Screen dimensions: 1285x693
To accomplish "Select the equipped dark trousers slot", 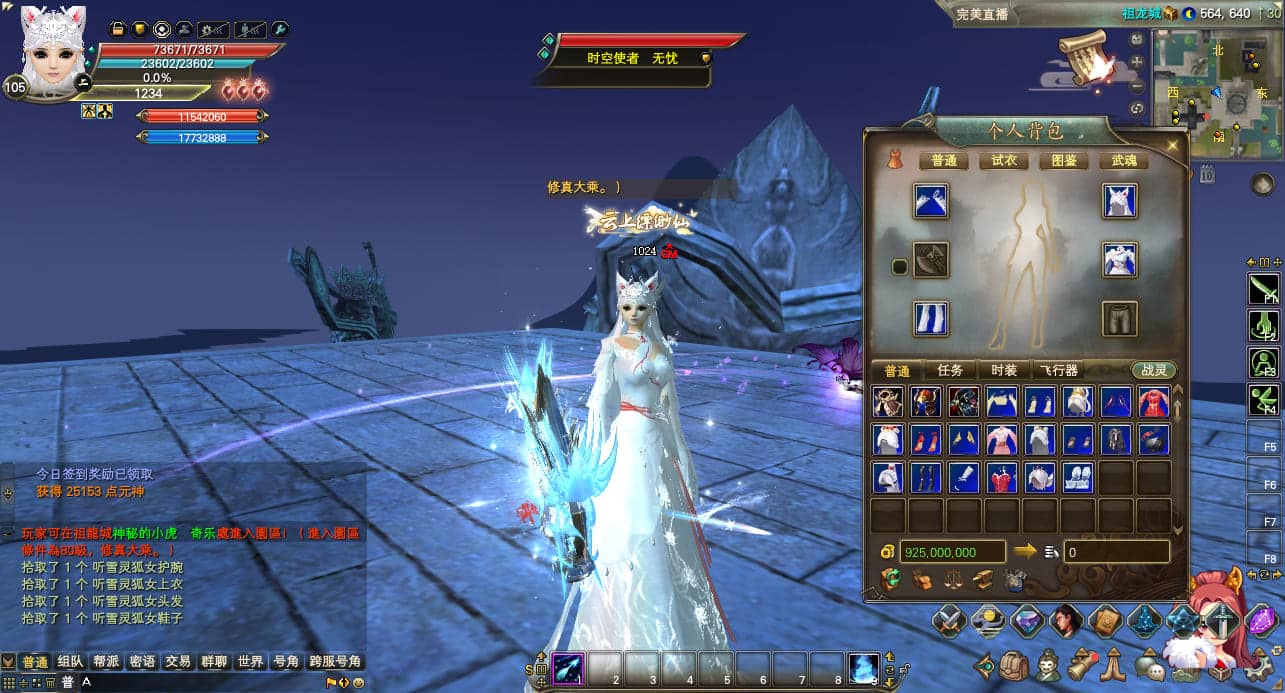I will coord(1120,319).
